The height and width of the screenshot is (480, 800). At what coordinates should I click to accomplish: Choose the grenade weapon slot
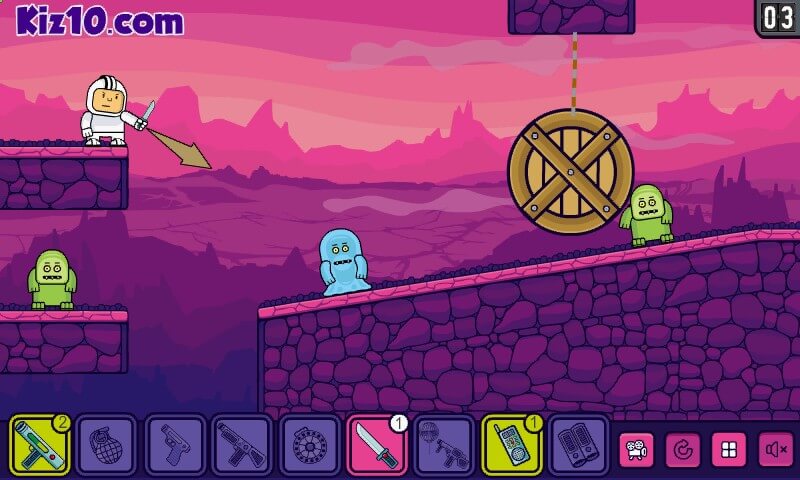pos(107,444)
